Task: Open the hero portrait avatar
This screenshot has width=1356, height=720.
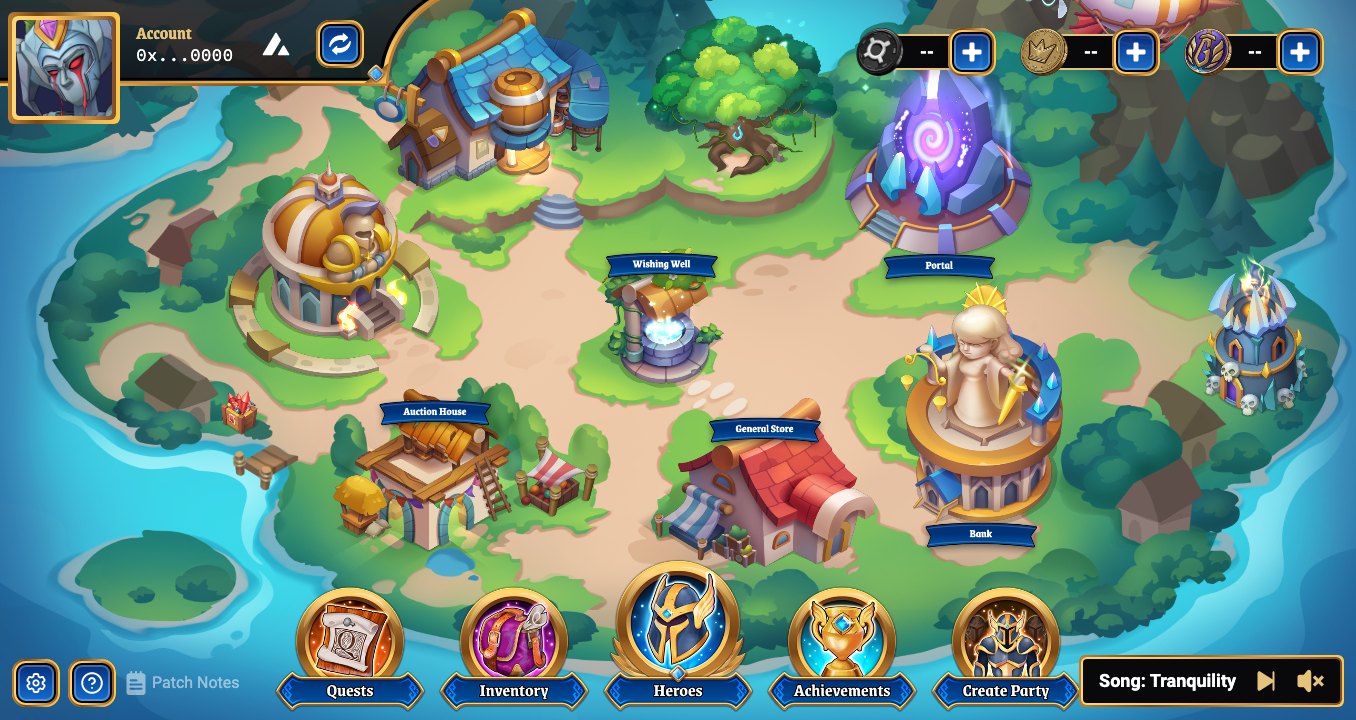Action: pyautogui.click(x=64, y=68)
